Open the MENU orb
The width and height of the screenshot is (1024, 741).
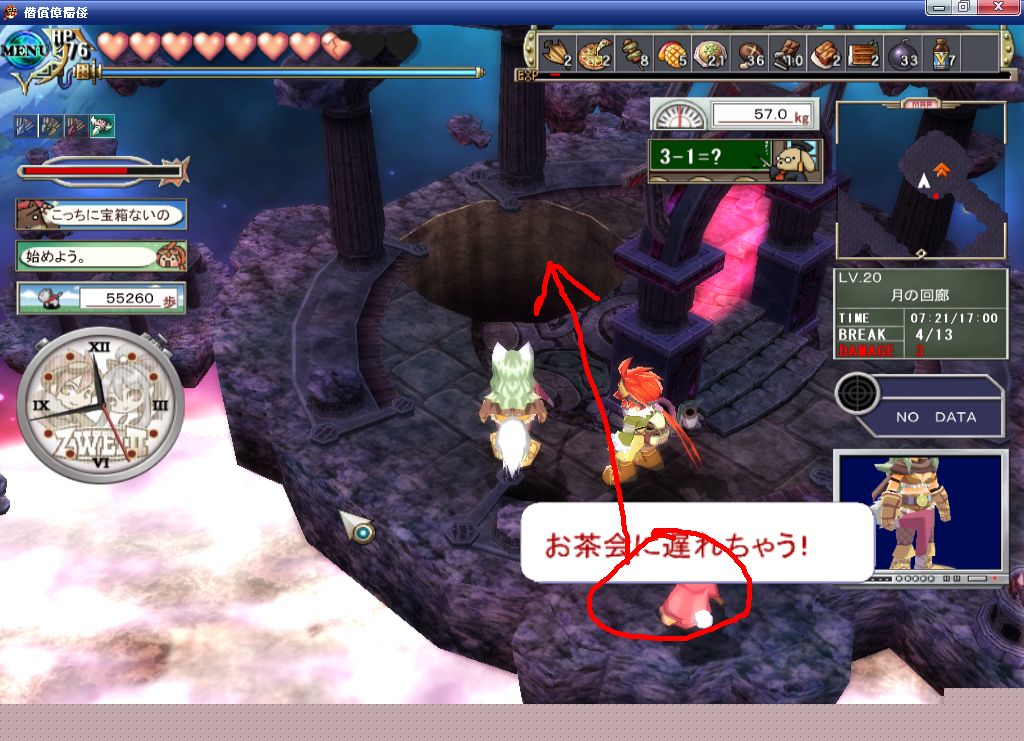(26, 52)
